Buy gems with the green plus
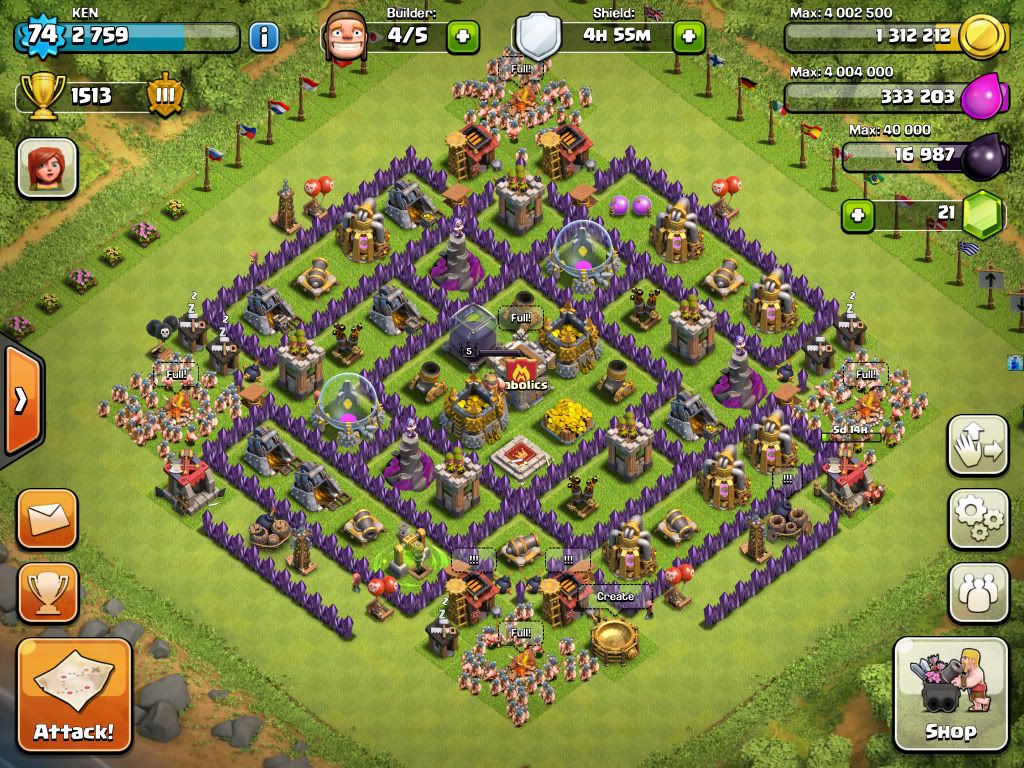The width and height of the screenshot is (1024, 768). [x=856, y=214]
